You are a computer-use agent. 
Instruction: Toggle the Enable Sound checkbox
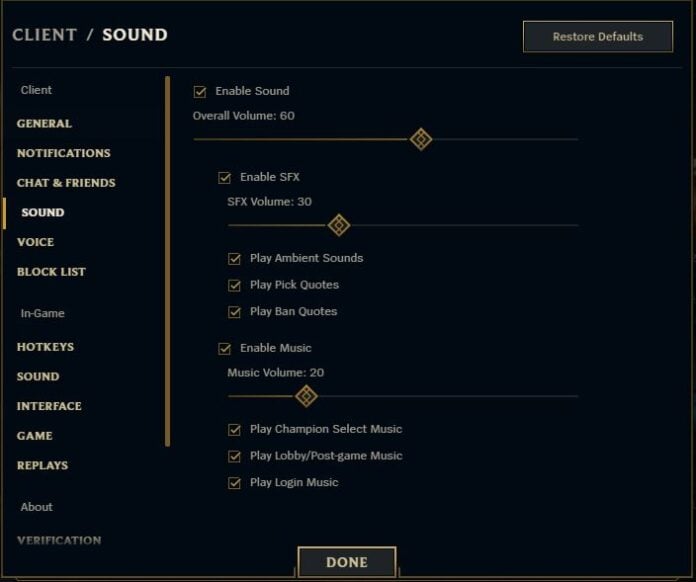coord(200,91)
